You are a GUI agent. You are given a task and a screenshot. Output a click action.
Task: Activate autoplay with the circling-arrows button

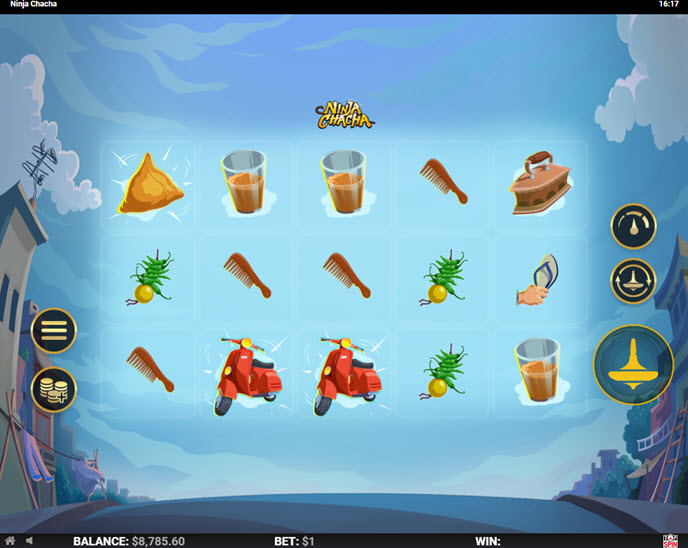[x=633, y=281]
